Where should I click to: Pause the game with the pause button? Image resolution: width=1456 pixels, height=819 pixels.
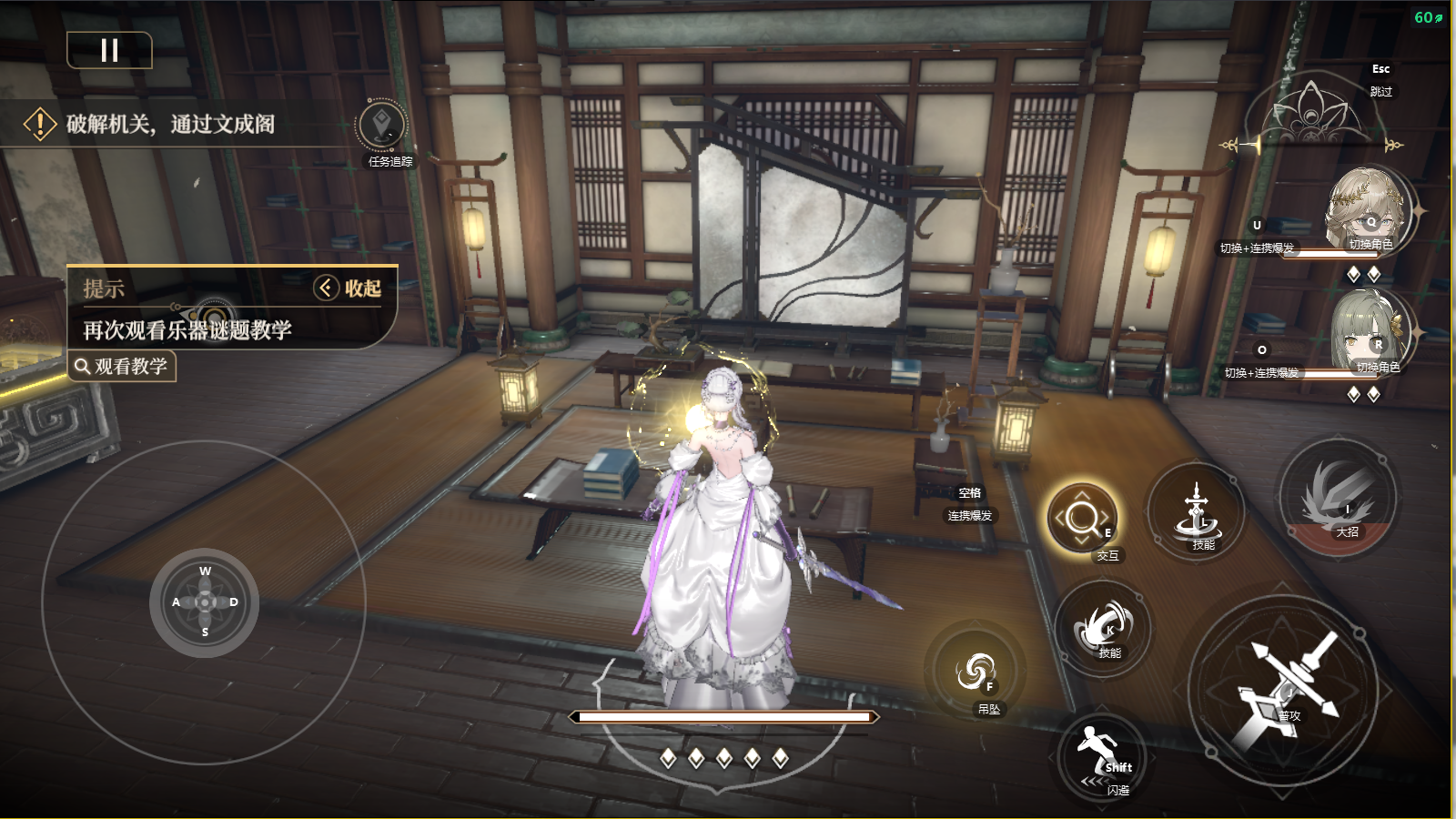[109, 50]
